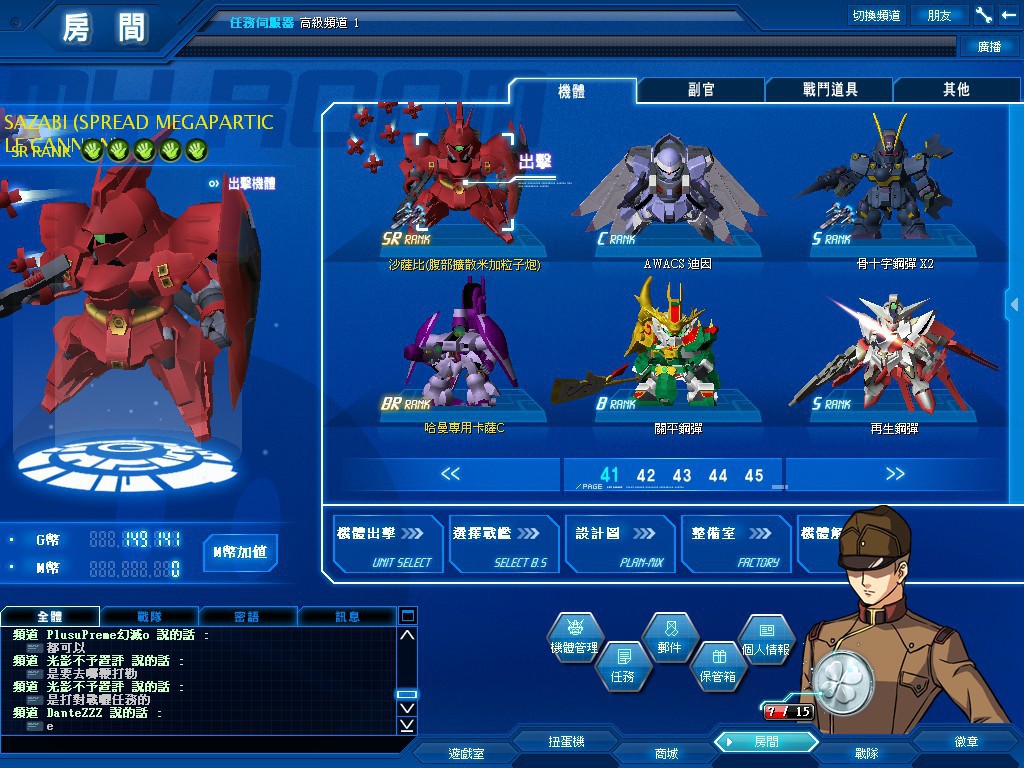Enter the 整備室 factory
Screen dimensions: 1024x768
click(x=735, y=545)
